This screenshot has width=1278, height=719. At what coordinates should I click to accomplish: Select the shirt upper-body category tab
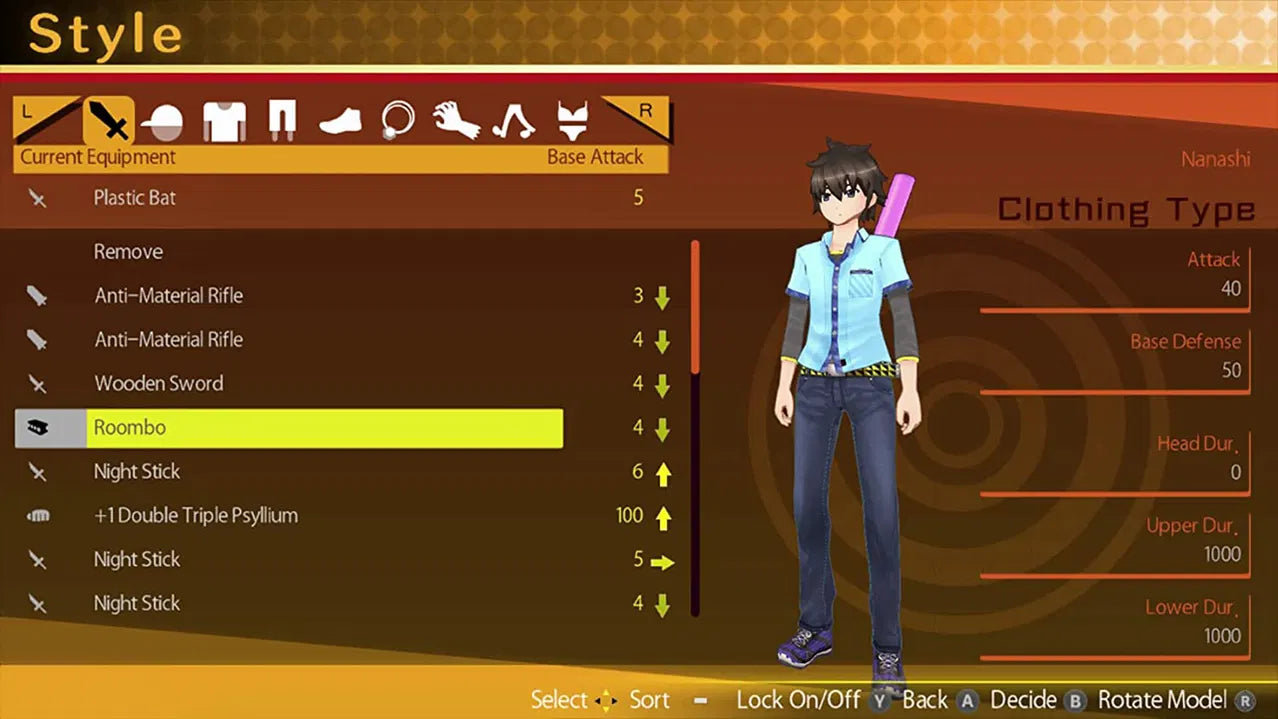click(224, 122)
